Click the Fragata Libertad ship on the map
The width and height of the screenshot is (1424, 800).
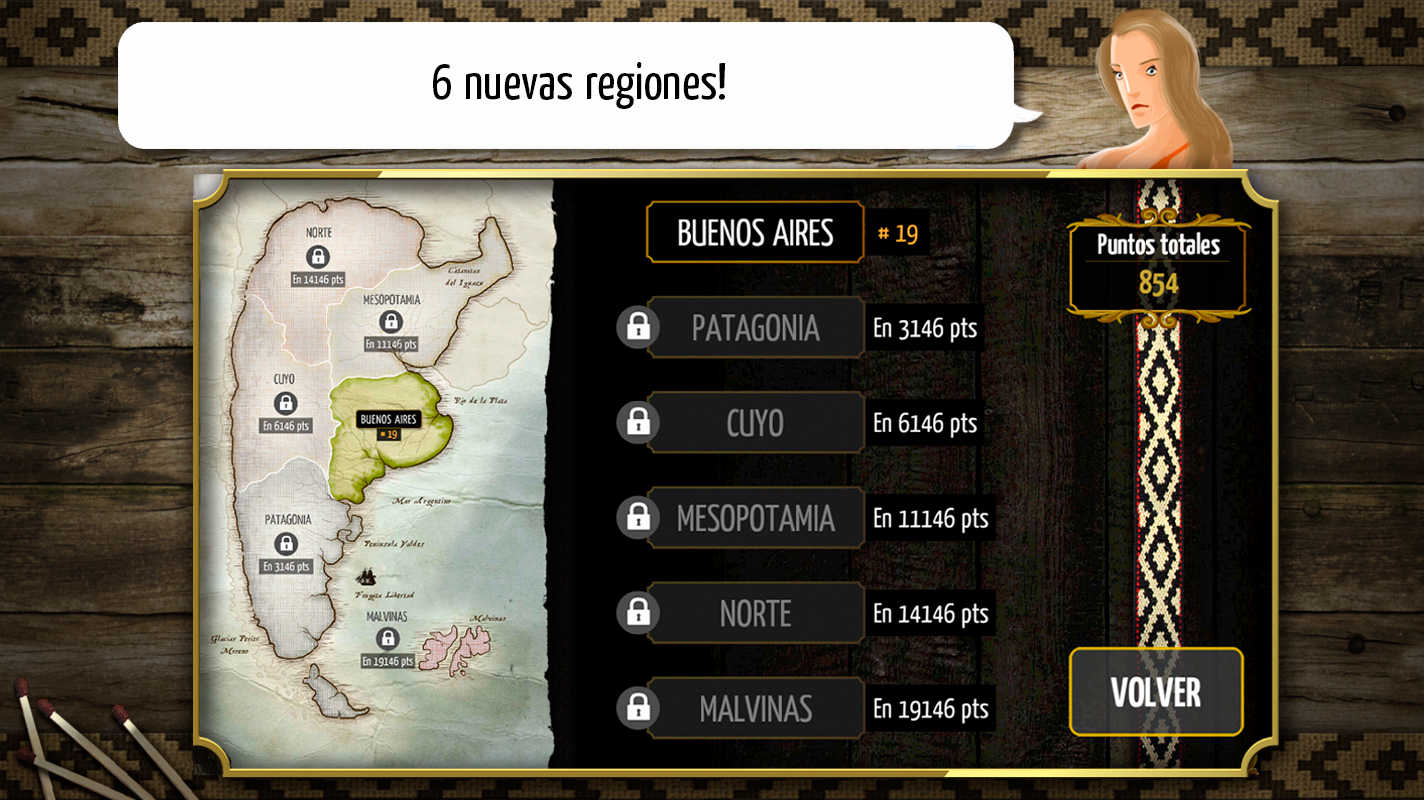coord(366,578)
